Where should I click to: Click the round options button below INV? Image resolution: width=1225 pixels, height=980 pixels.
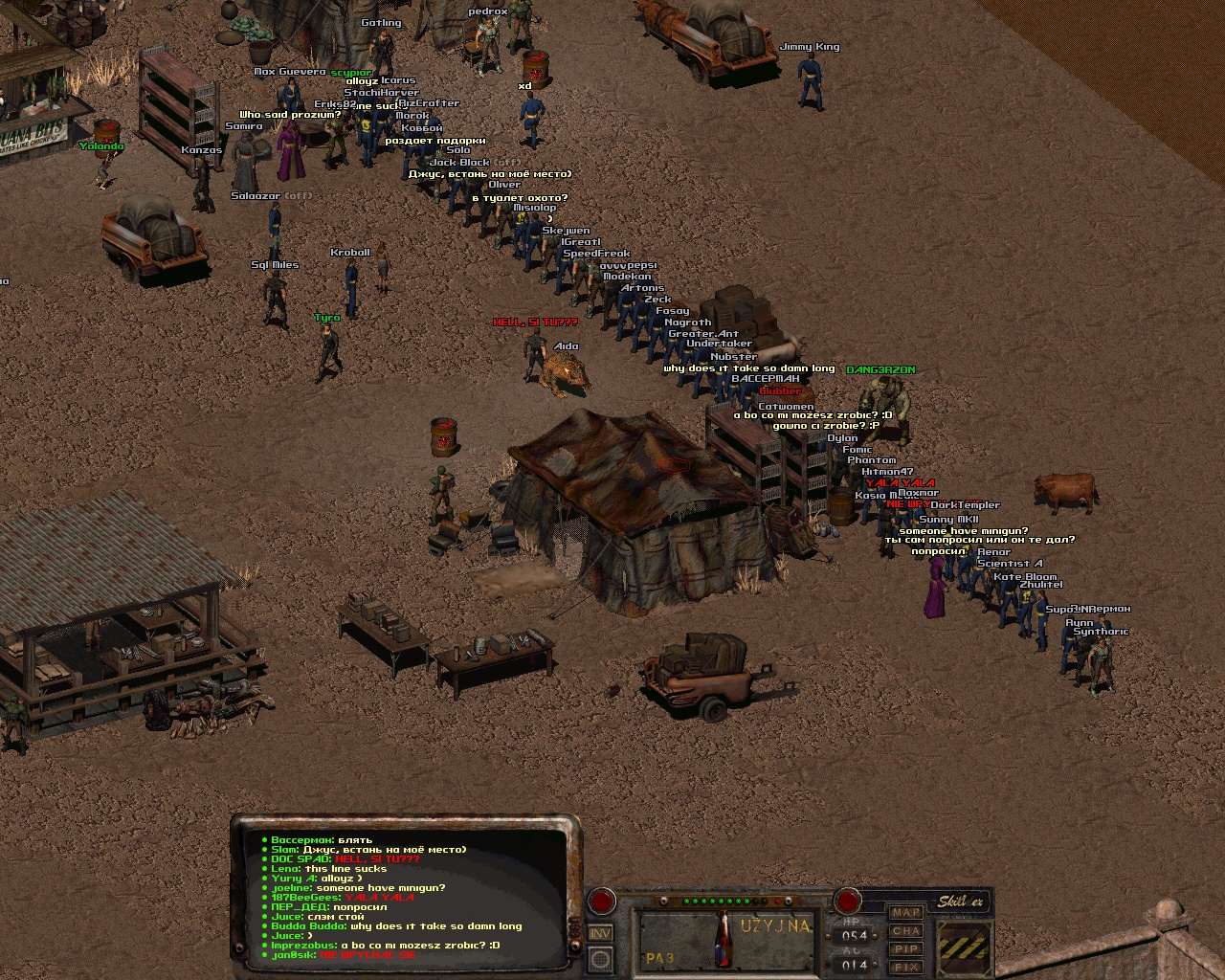[600, 958]
